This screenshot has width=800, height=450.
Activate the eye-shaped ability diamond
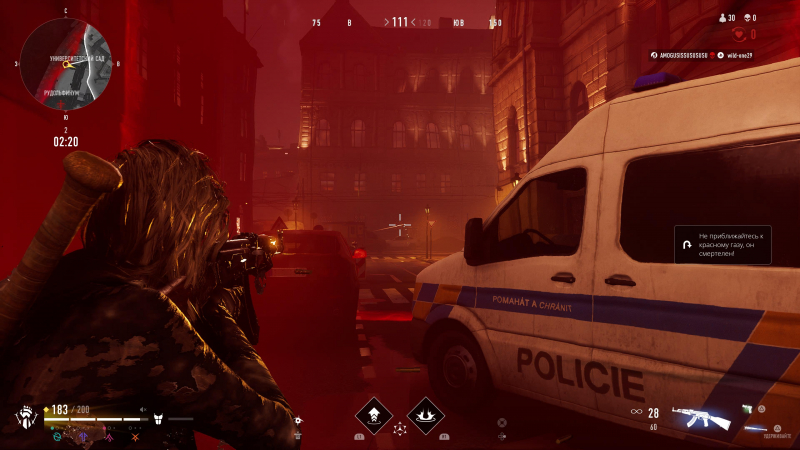click(x=426, y=415)
